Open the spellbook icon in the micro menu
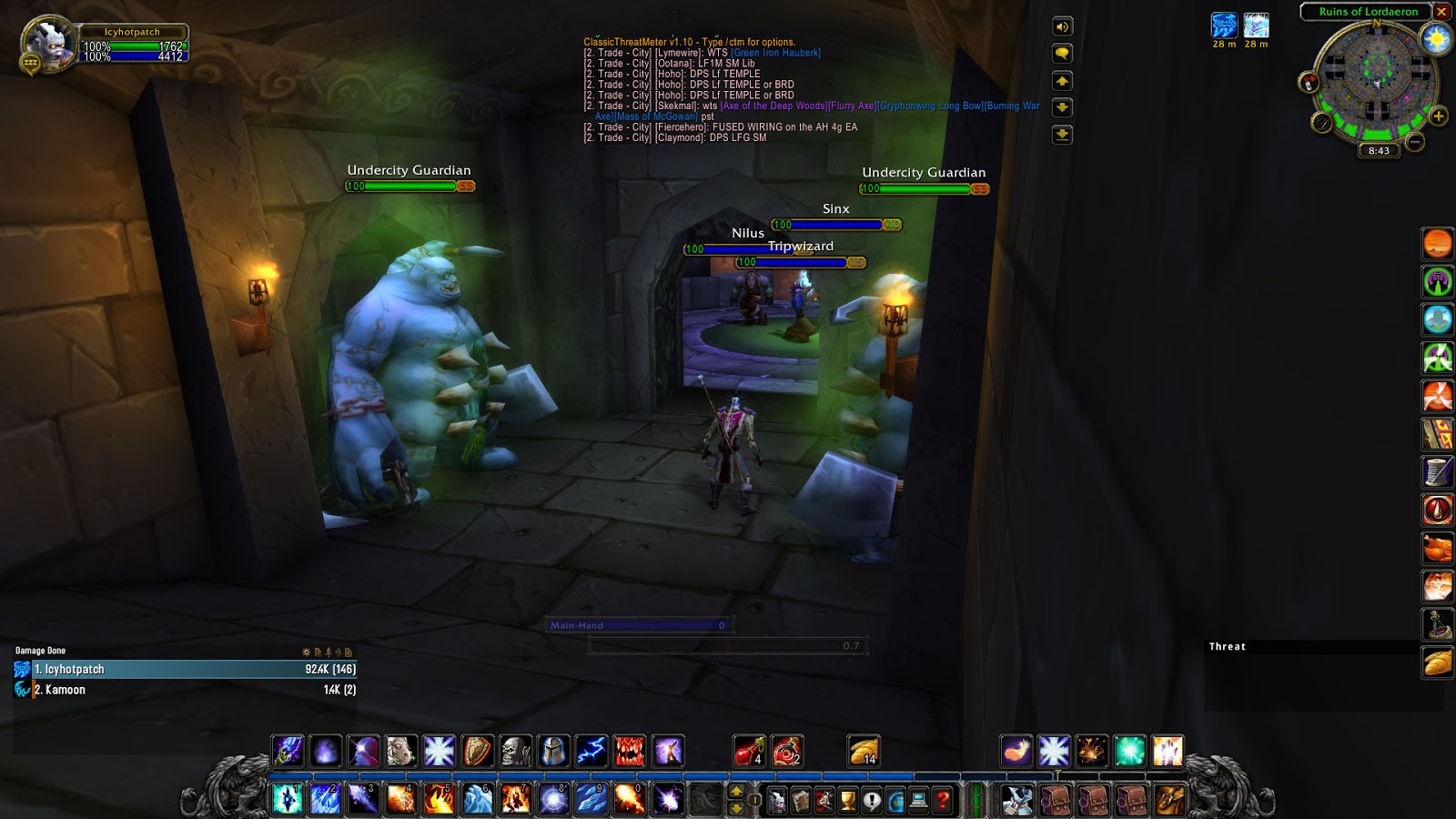 coord(801,800)
